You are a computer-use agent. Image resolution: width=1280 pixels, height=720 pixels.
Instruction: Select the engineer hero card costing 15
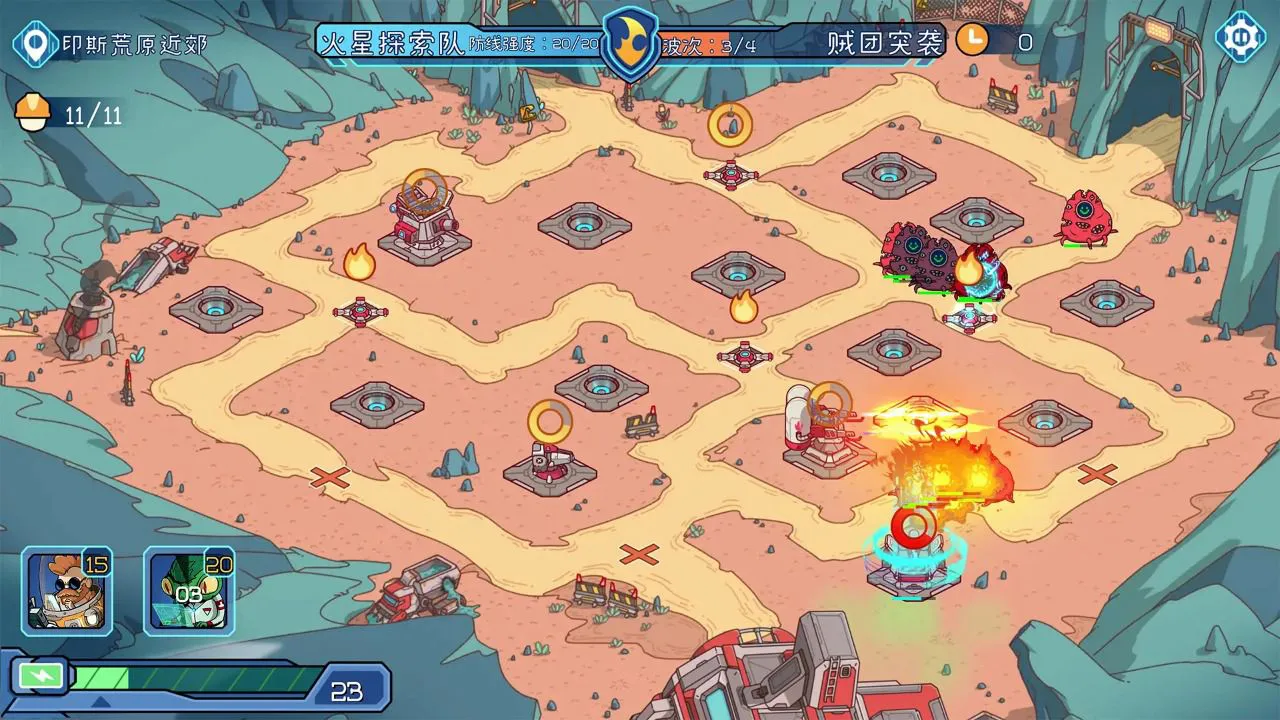point(66,589)
